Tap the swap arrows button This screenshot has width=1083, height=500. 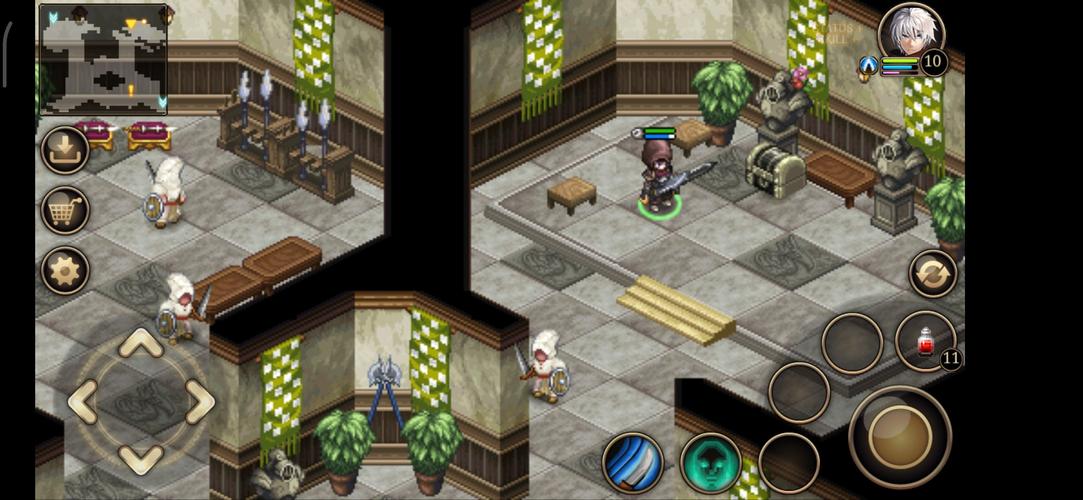point(932,274)
